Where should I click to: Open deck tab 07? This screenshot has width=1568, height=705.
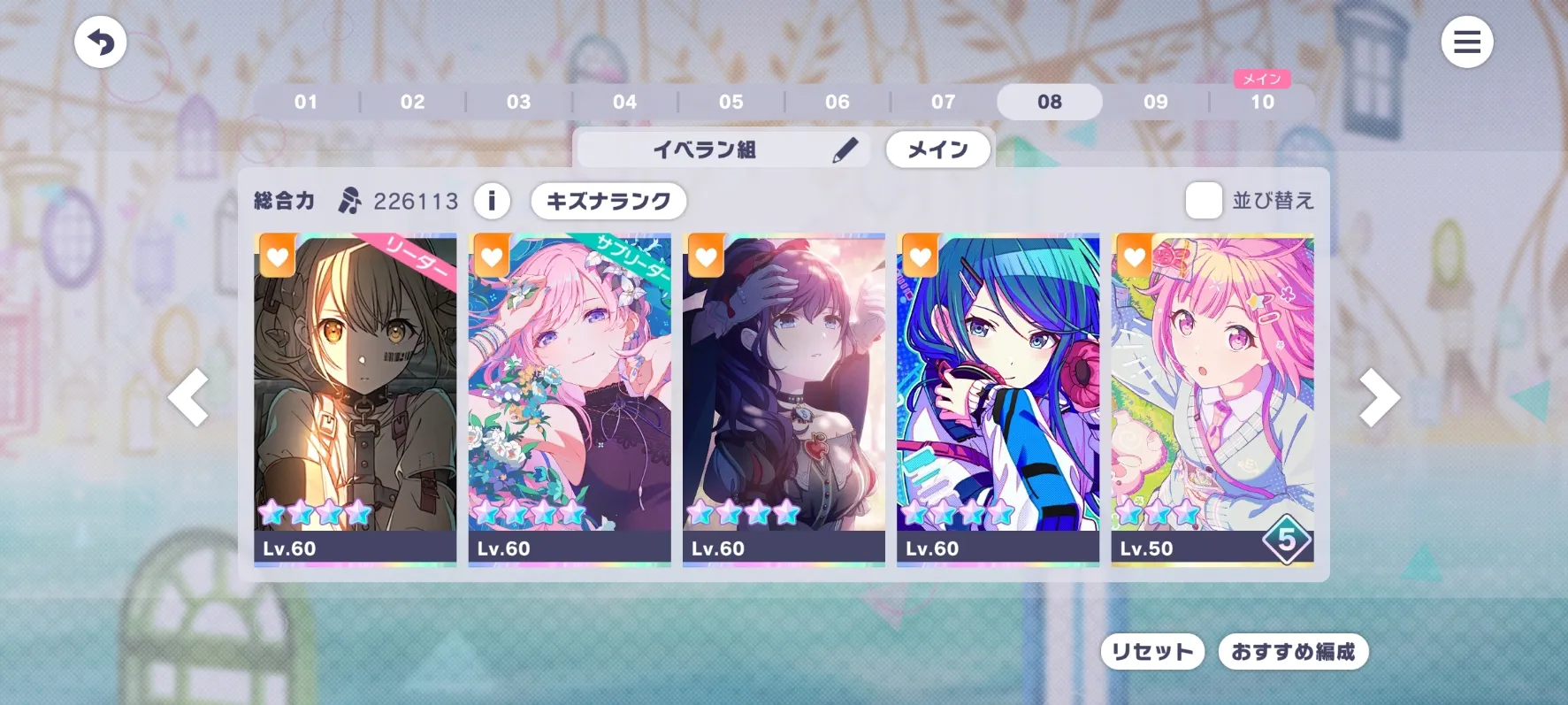point(943,102)
